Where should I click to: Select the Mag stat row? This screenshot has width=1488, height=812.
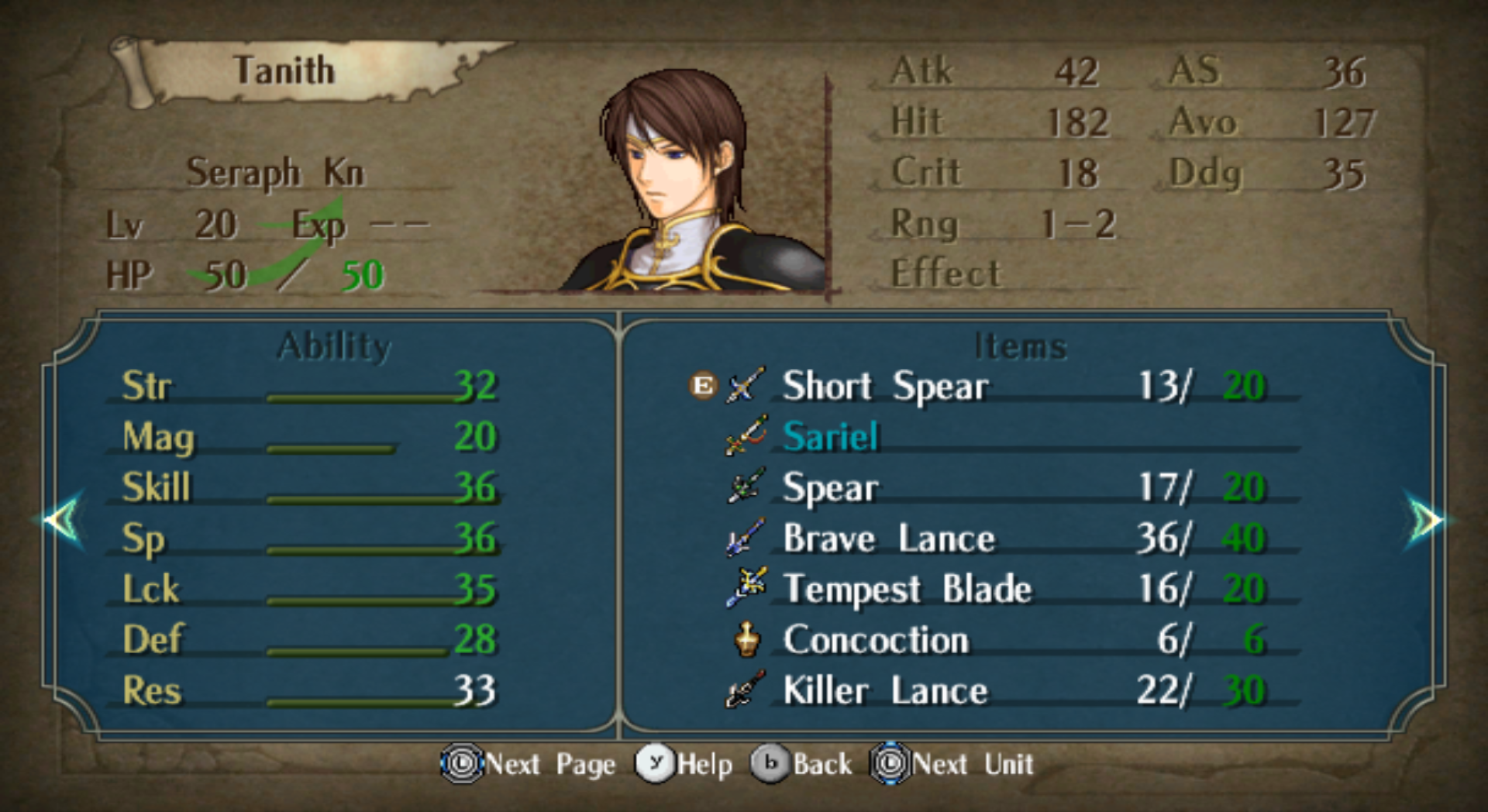[308, 437]
